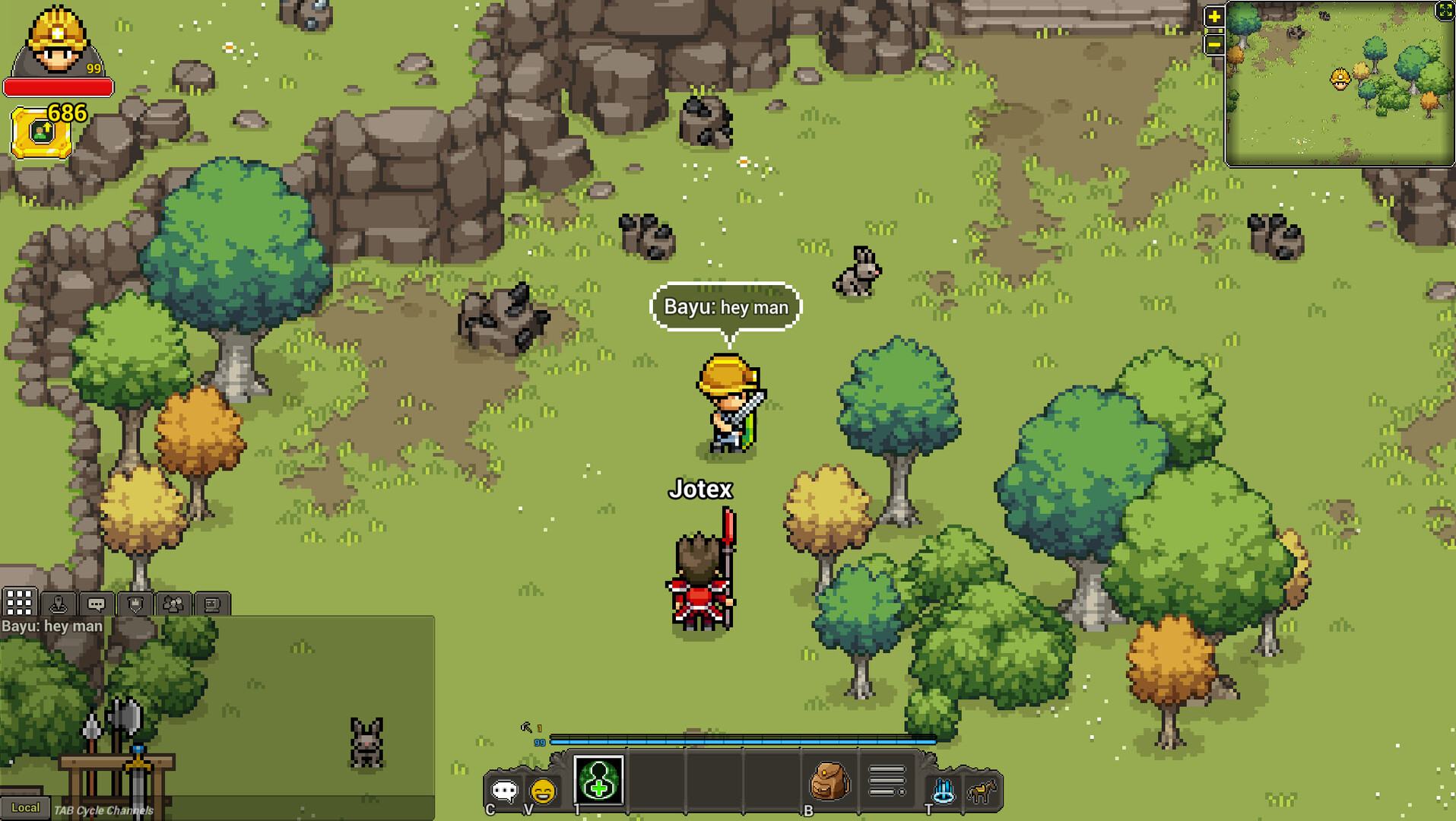Click the party members icon in the chat toolbar

point(174,603)
